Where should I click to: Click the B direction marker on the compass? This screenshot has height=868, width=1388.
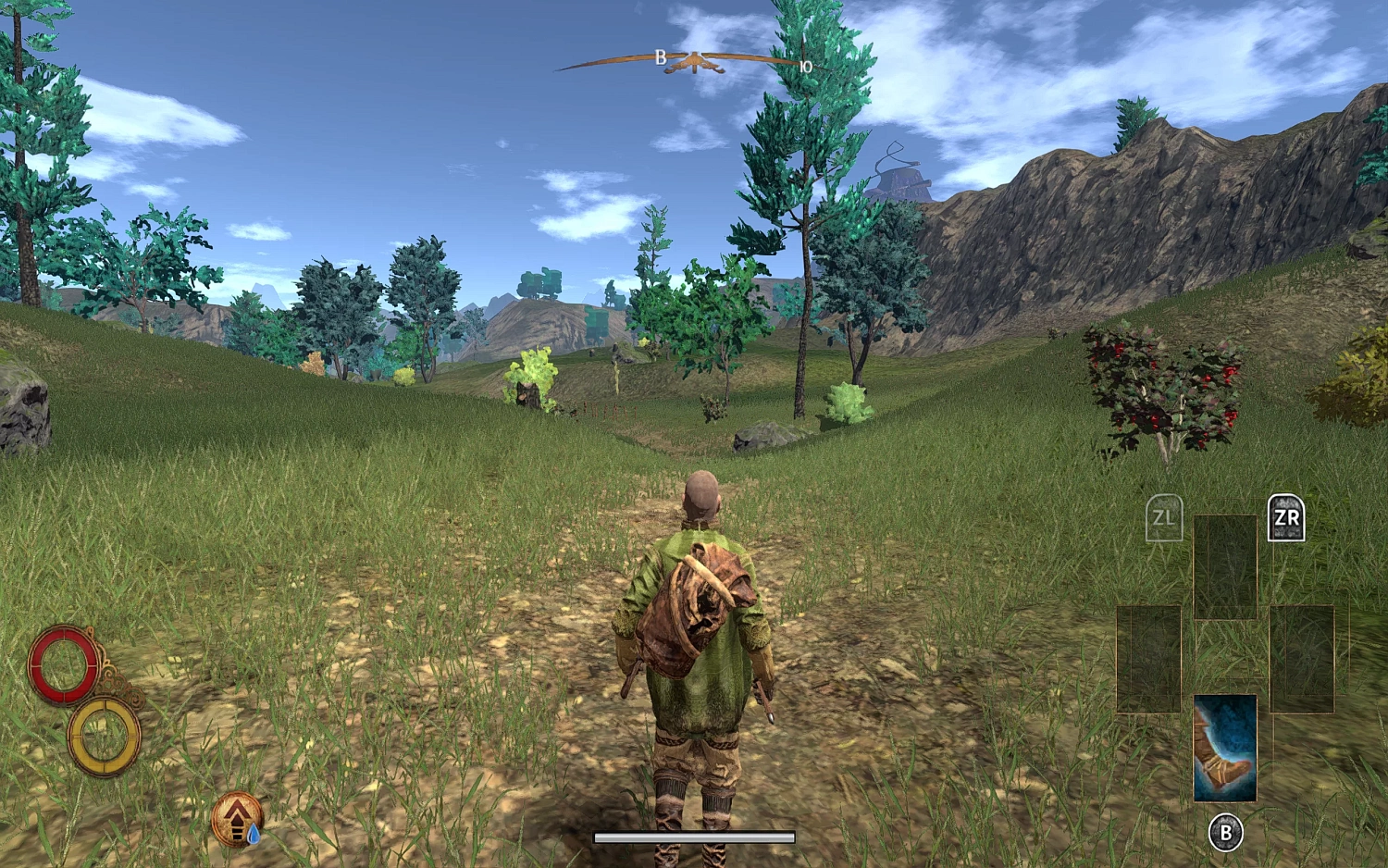pyautogui.click(x=660, y=57)
